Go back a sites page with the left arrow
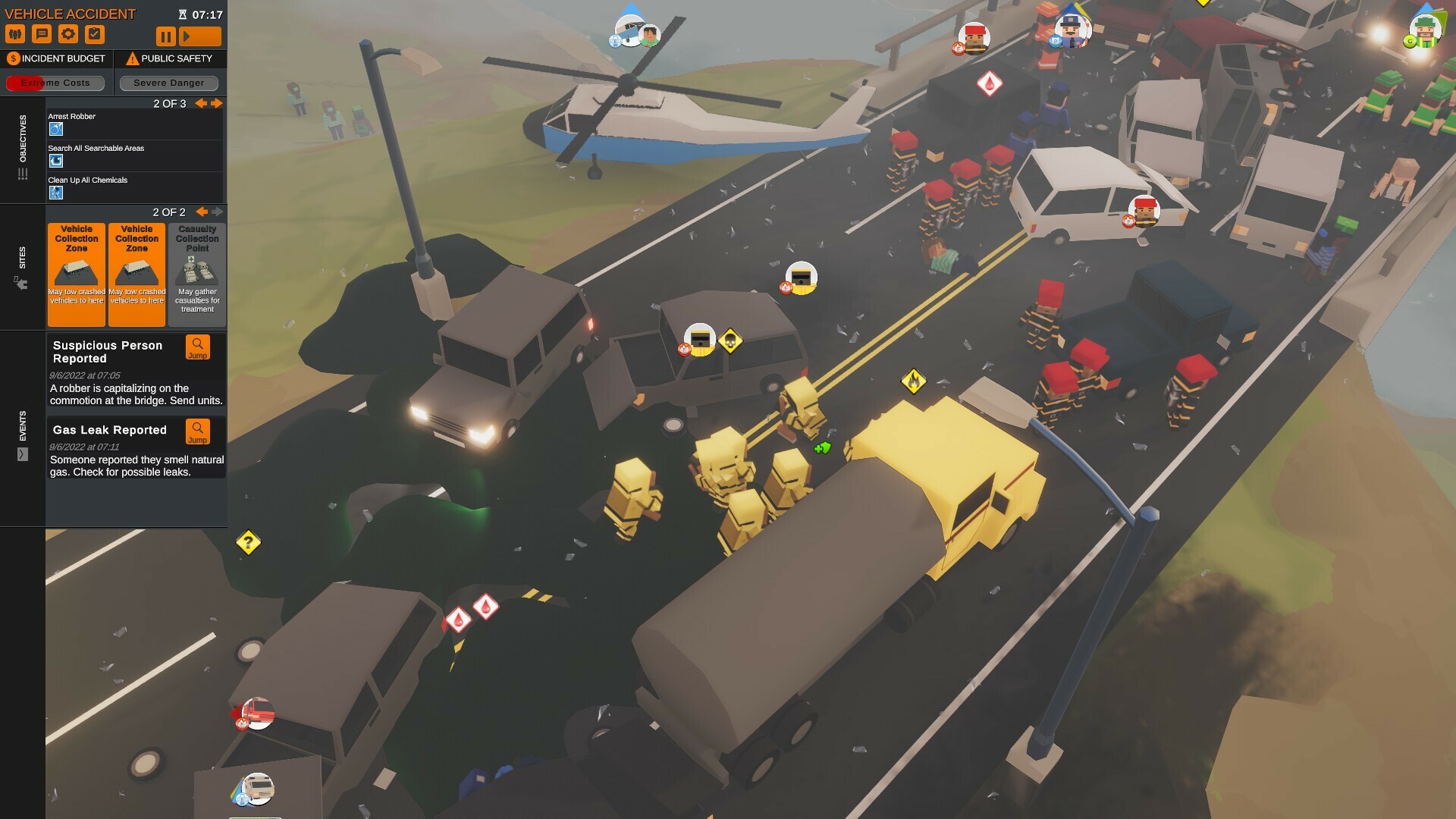The height and width of the screenshot is (819, 1456). coord(201,212)
